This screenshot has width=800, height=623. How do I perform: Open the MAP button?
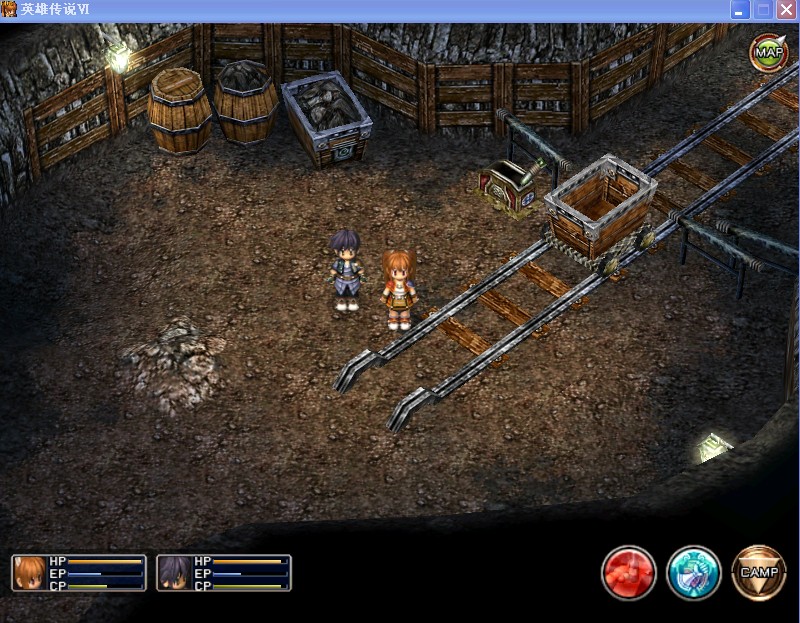click(768, 52)
